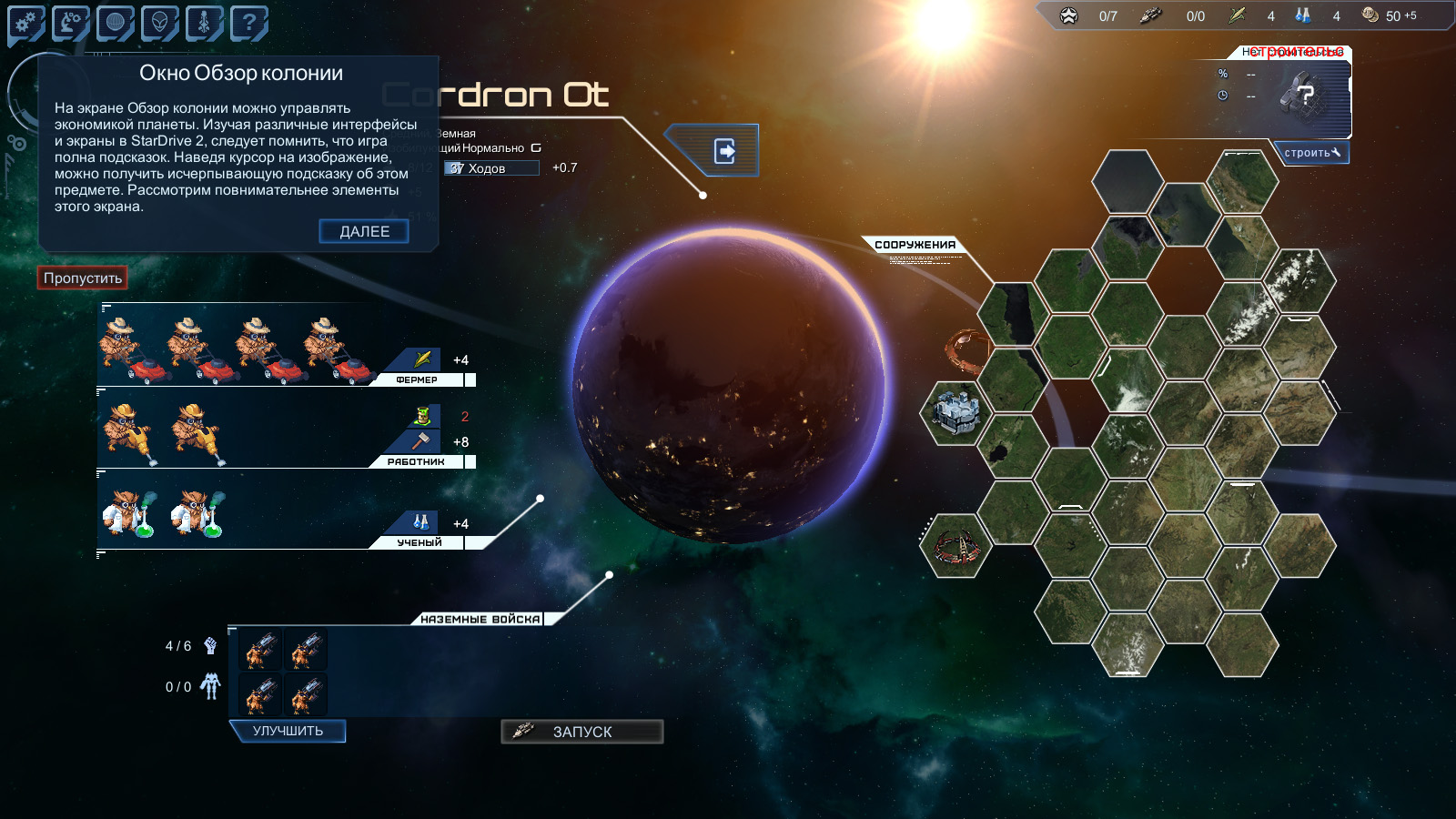Select the snowy hex tile on planet grid
Viewport: 1456px width, 819px height.
click(x=1299, y=280)
